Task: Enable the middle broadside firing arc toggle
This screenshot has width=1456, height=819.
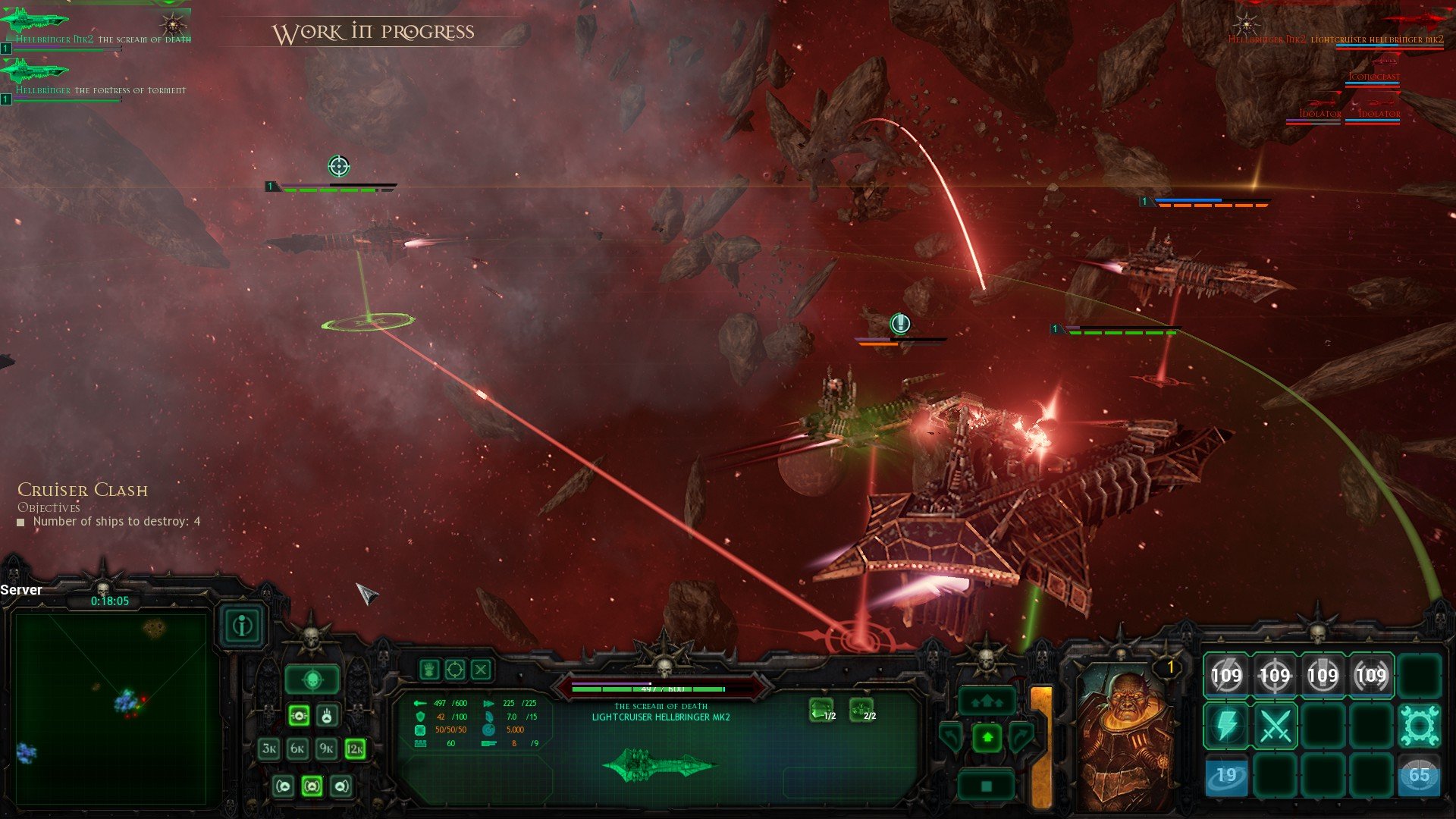Action: (312, 786)
